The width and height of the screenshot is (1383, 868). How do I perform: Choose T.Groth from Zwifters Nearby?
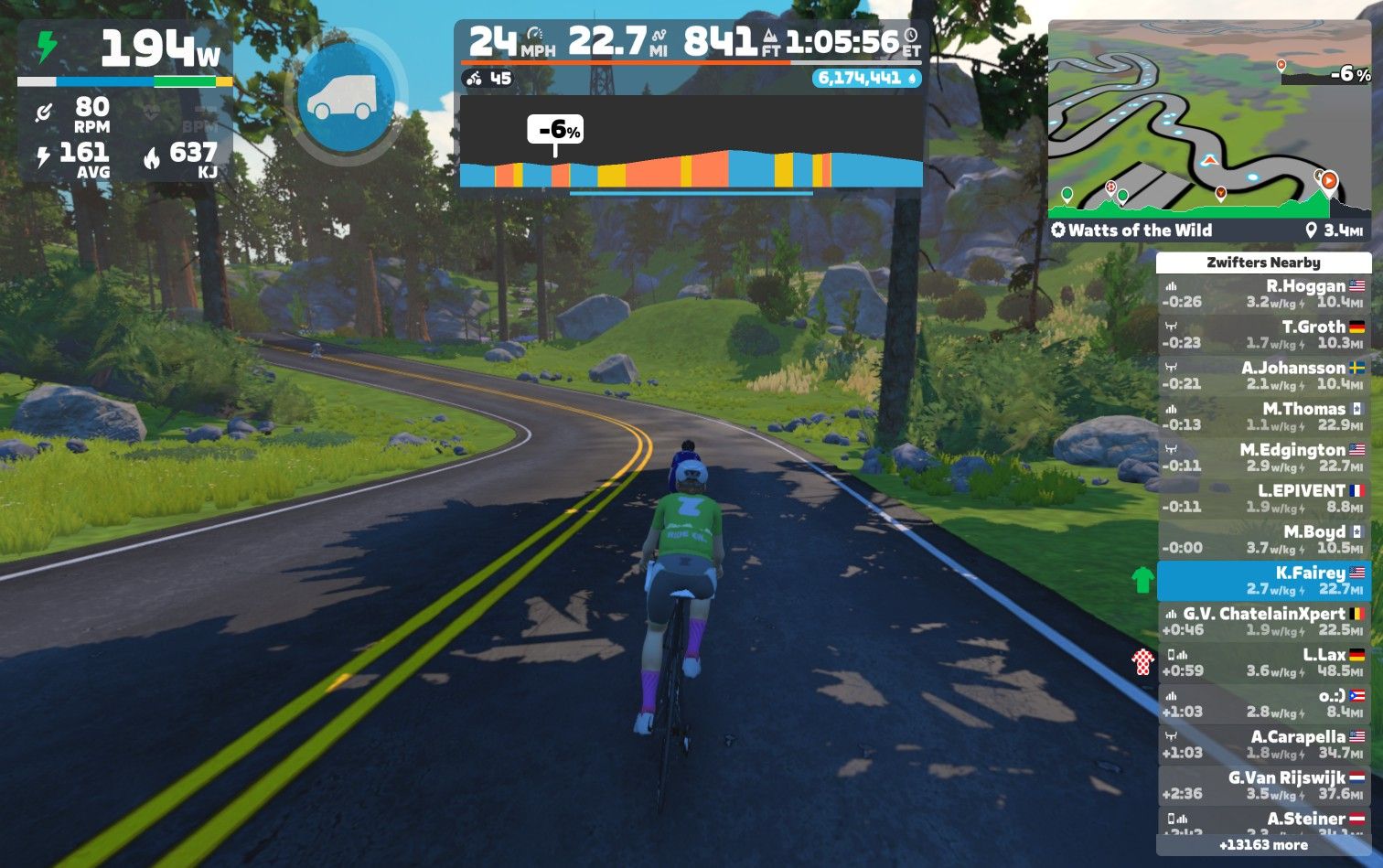click(1263, 335)
